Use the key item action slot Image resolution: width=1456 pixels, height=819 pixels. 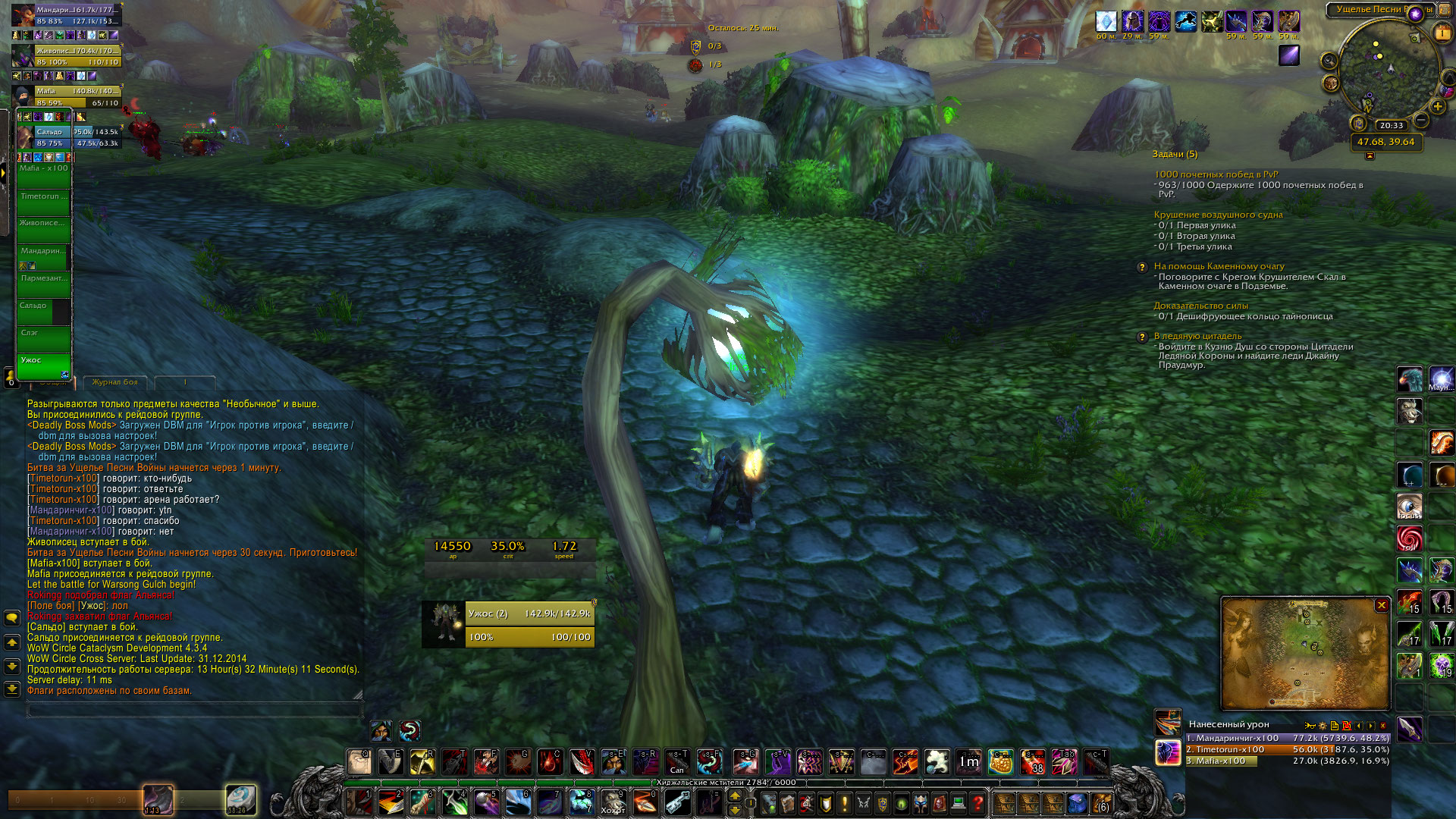(677, 802)
